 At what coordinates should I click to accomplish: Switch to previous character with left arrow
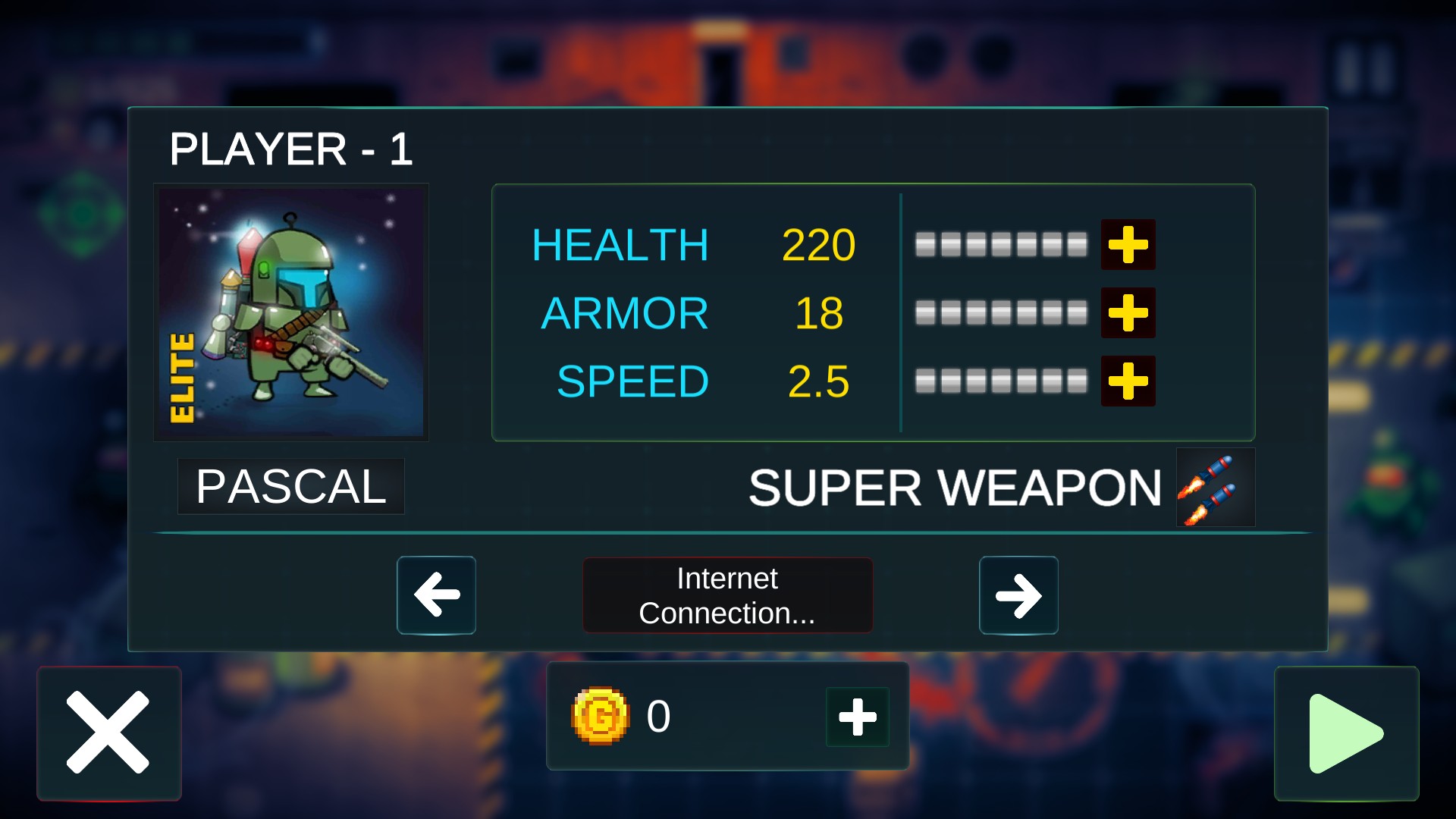point(437,595)
